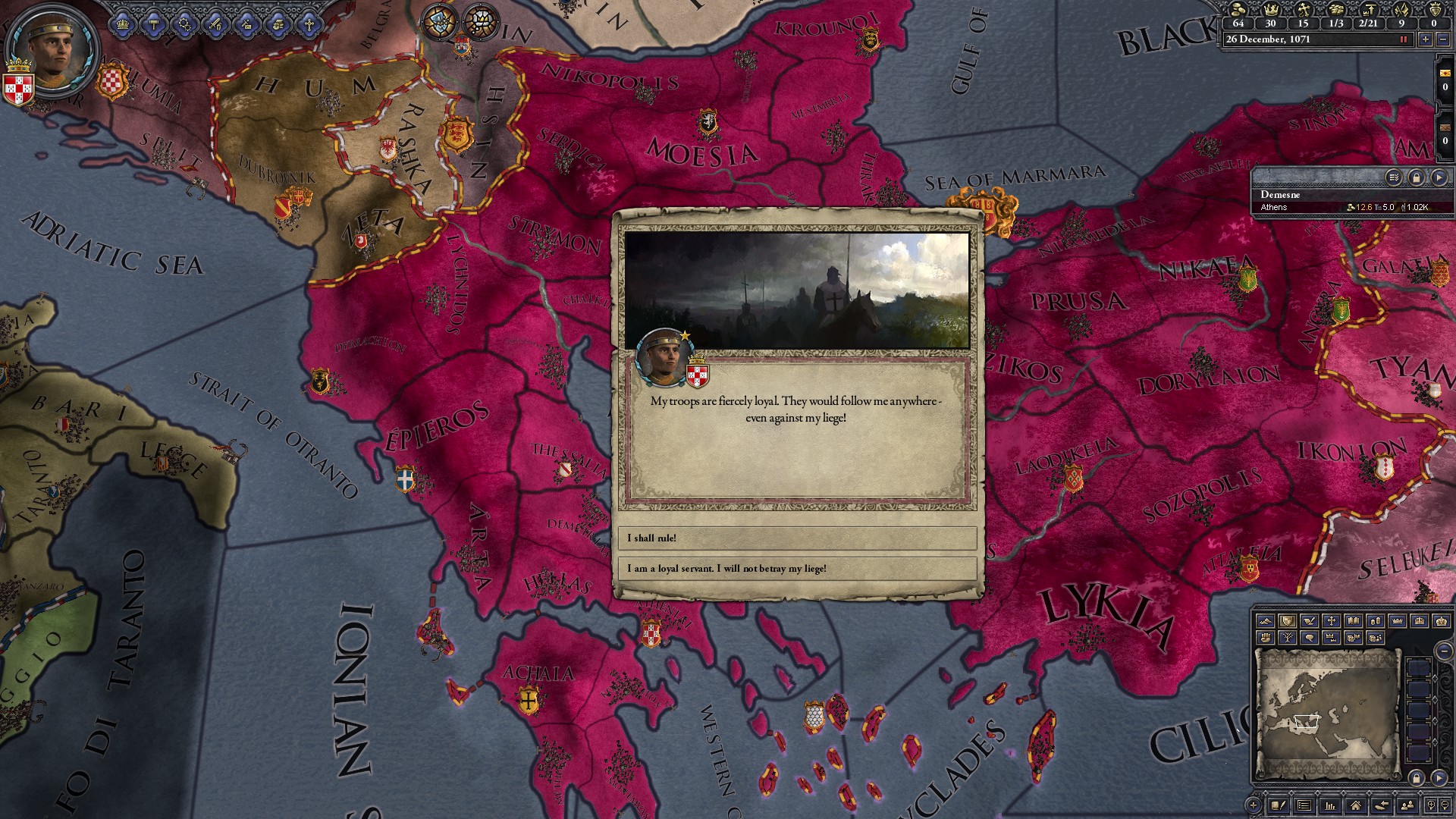Open the cross-icon religion menu
Image resolution: width=1456 pixels, height=819 pixels.
tap(309, 24)
